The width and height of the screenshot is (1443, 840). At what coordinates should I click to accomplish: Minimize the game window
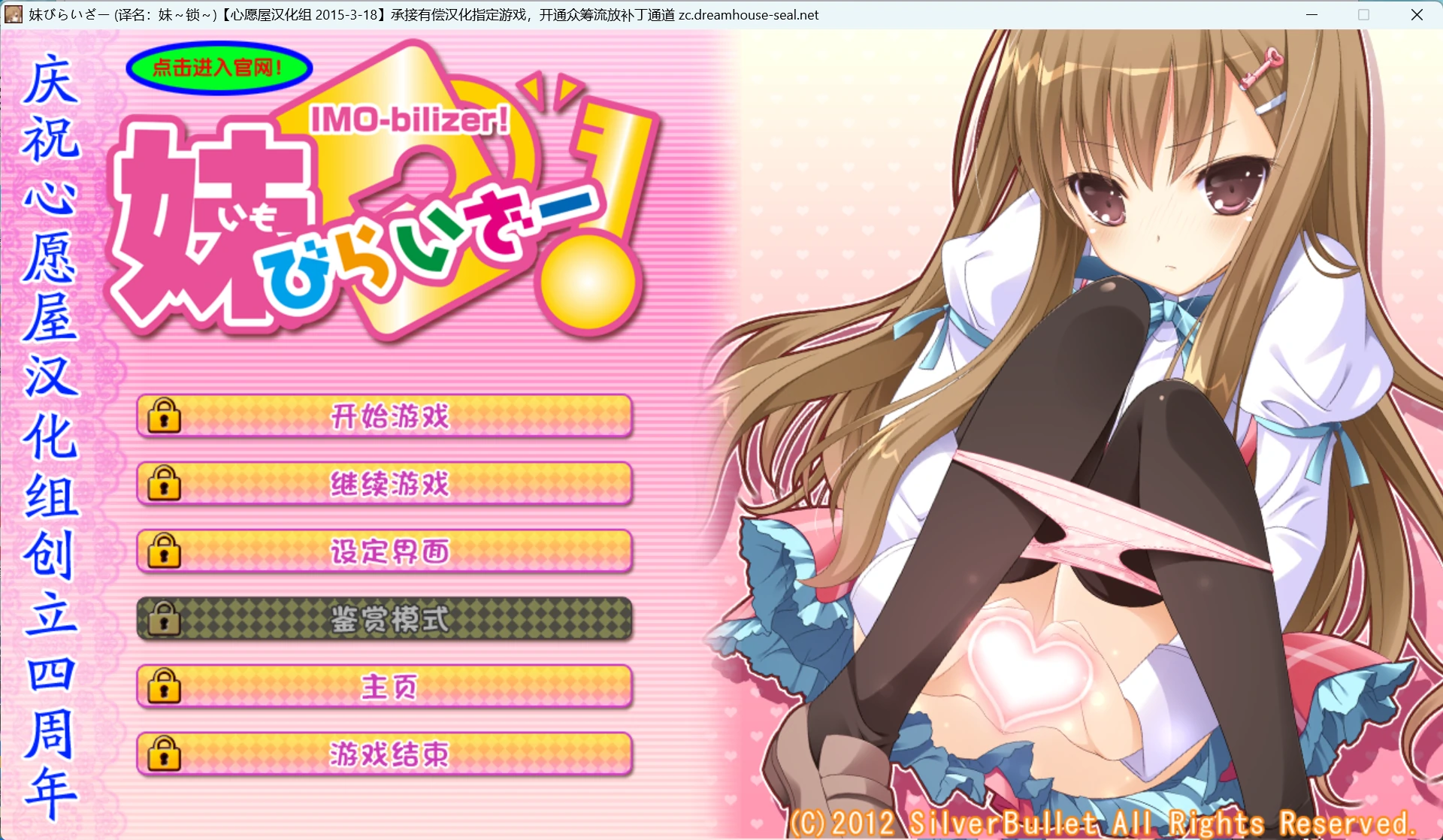pyautogui.click(x=1312, y=14)
